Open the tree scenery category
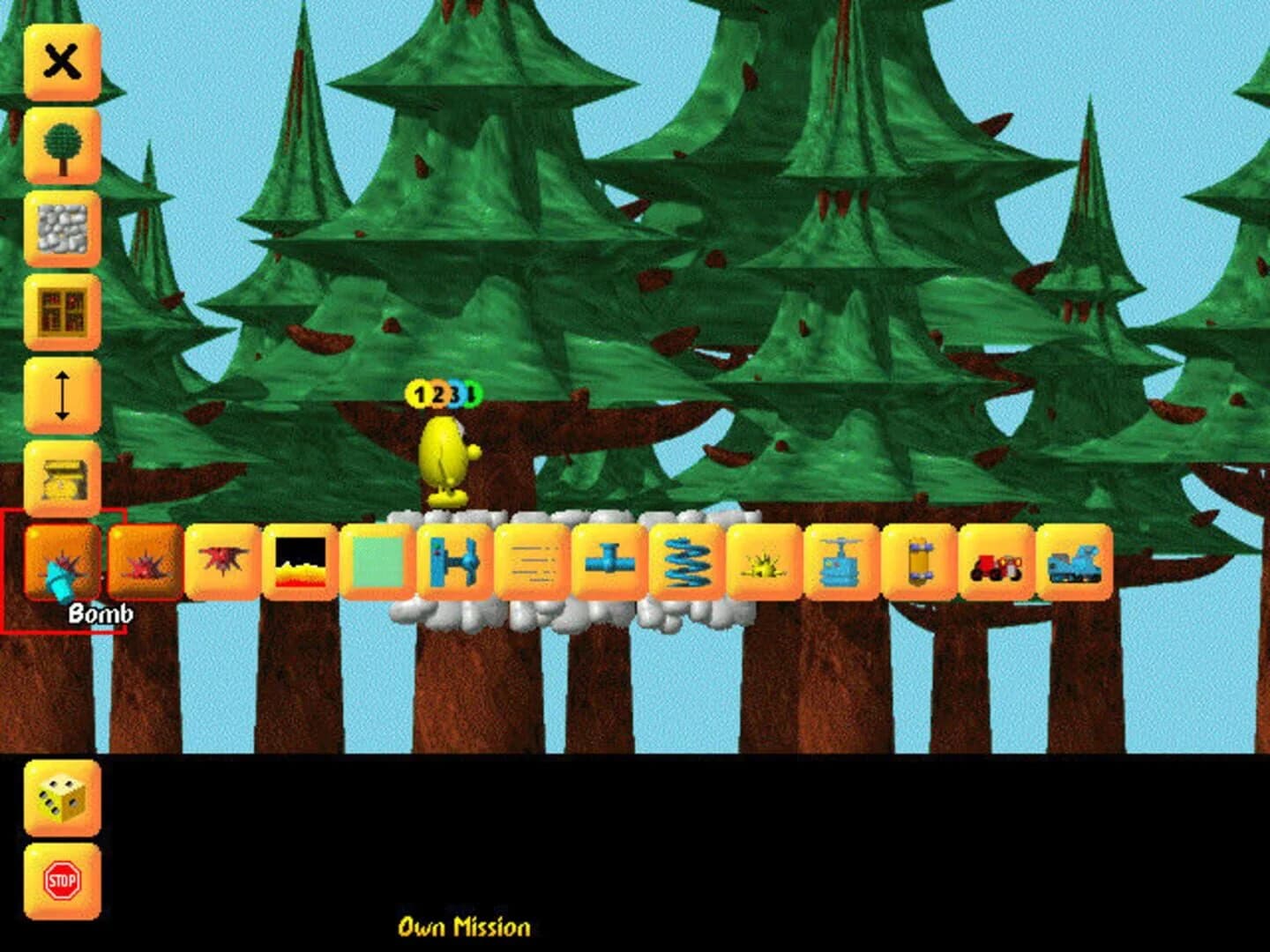The height and width of the screenshot is (952, 1270). click(x=60, y=143)
